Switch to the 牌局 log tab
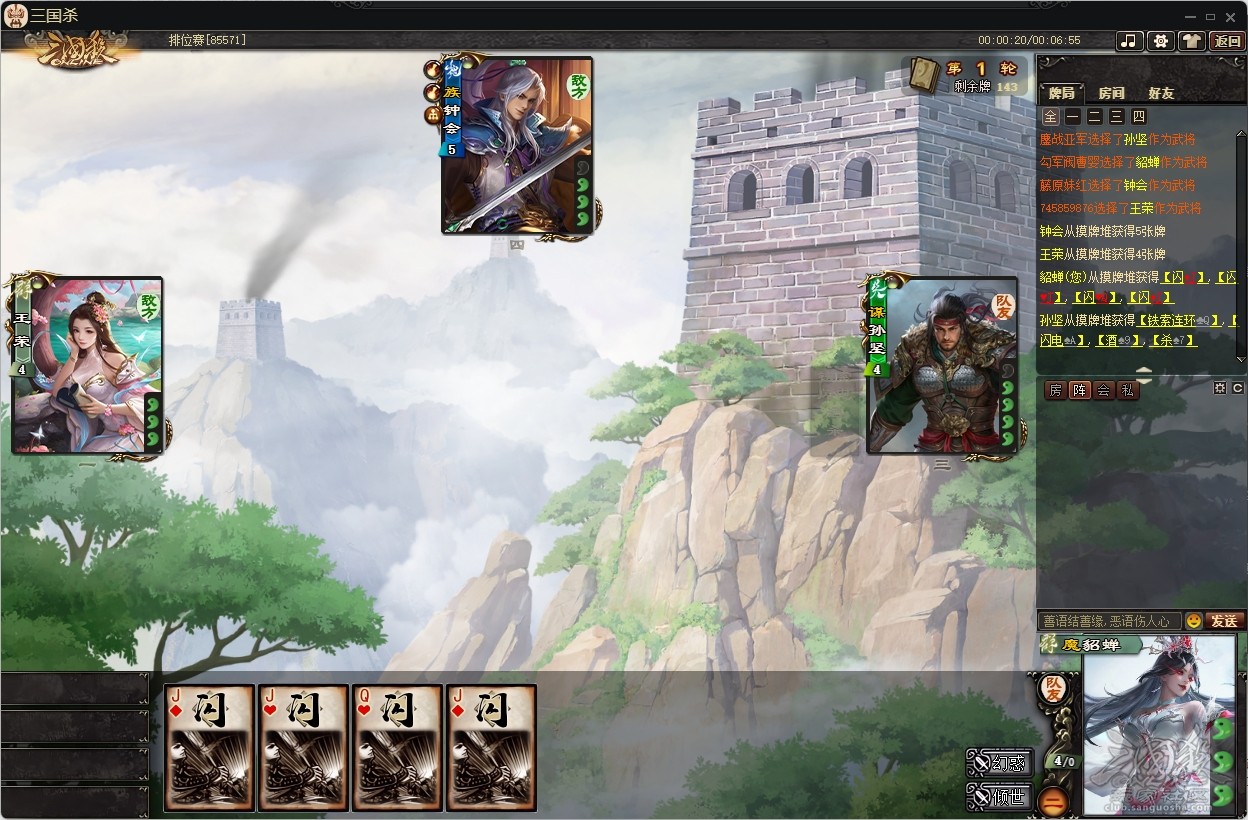 tap(1062, 93)
